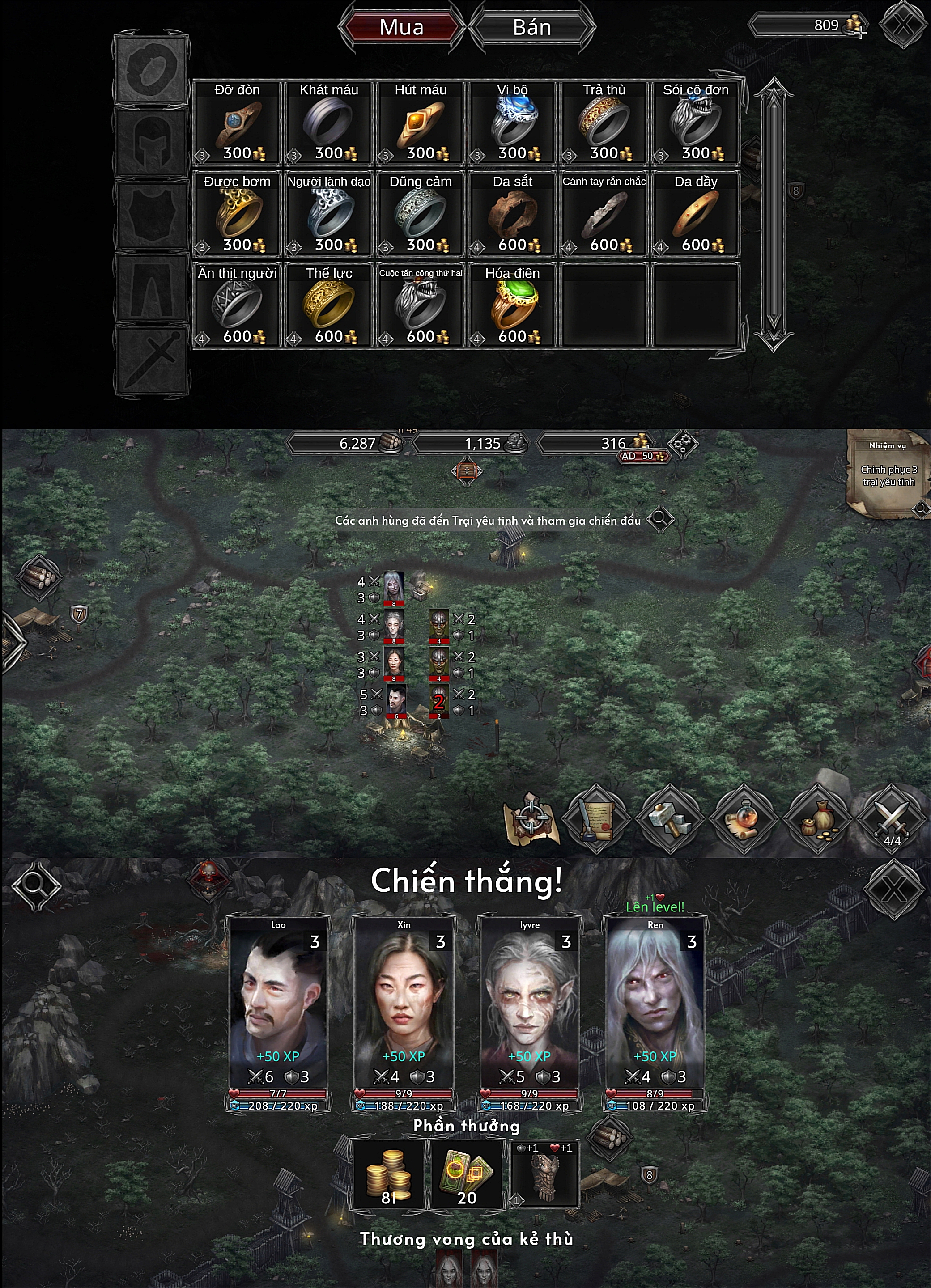Open the crossed swords 4/4 heroes button
This screenshot has height=1288, width=931.
(x=891, y=819)
